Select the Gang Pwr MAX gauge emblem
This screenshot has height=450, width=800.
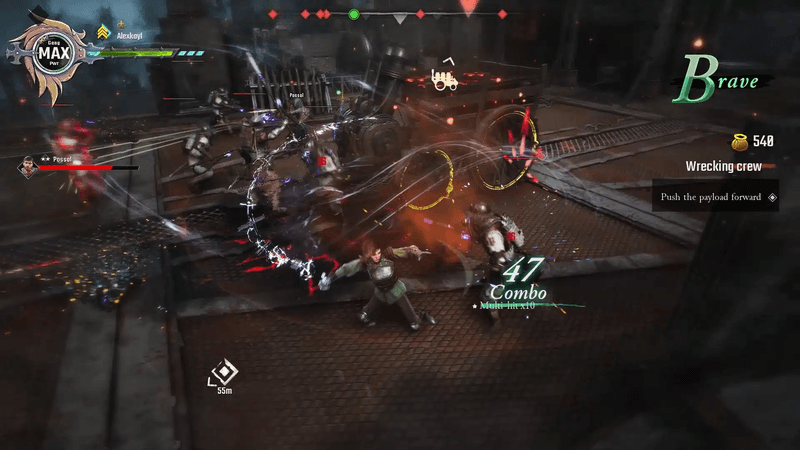[48, 54]
